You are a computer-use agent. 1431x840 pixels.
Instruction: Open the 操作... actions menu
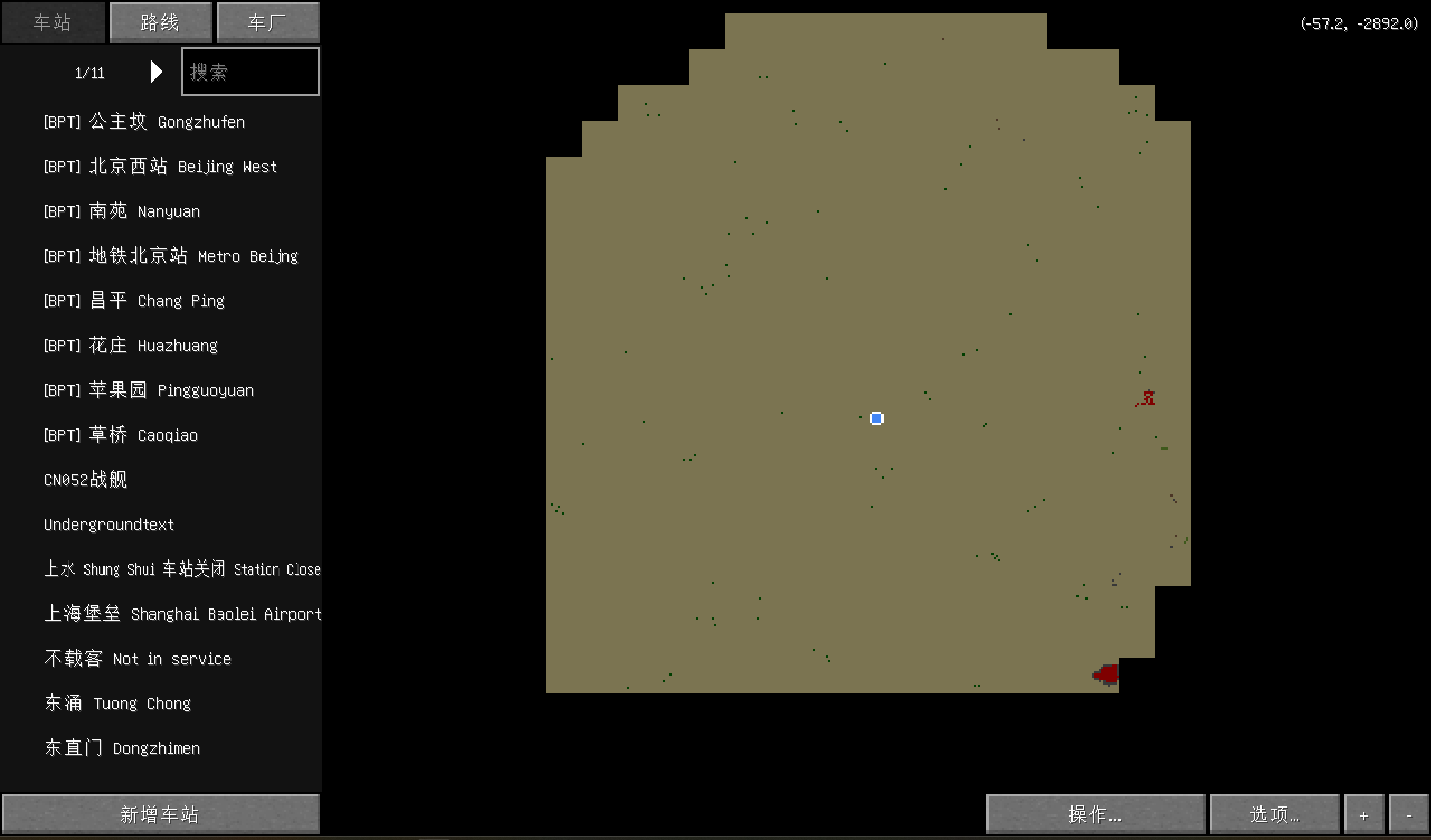pyautogui.click(x=1095, y=814)
